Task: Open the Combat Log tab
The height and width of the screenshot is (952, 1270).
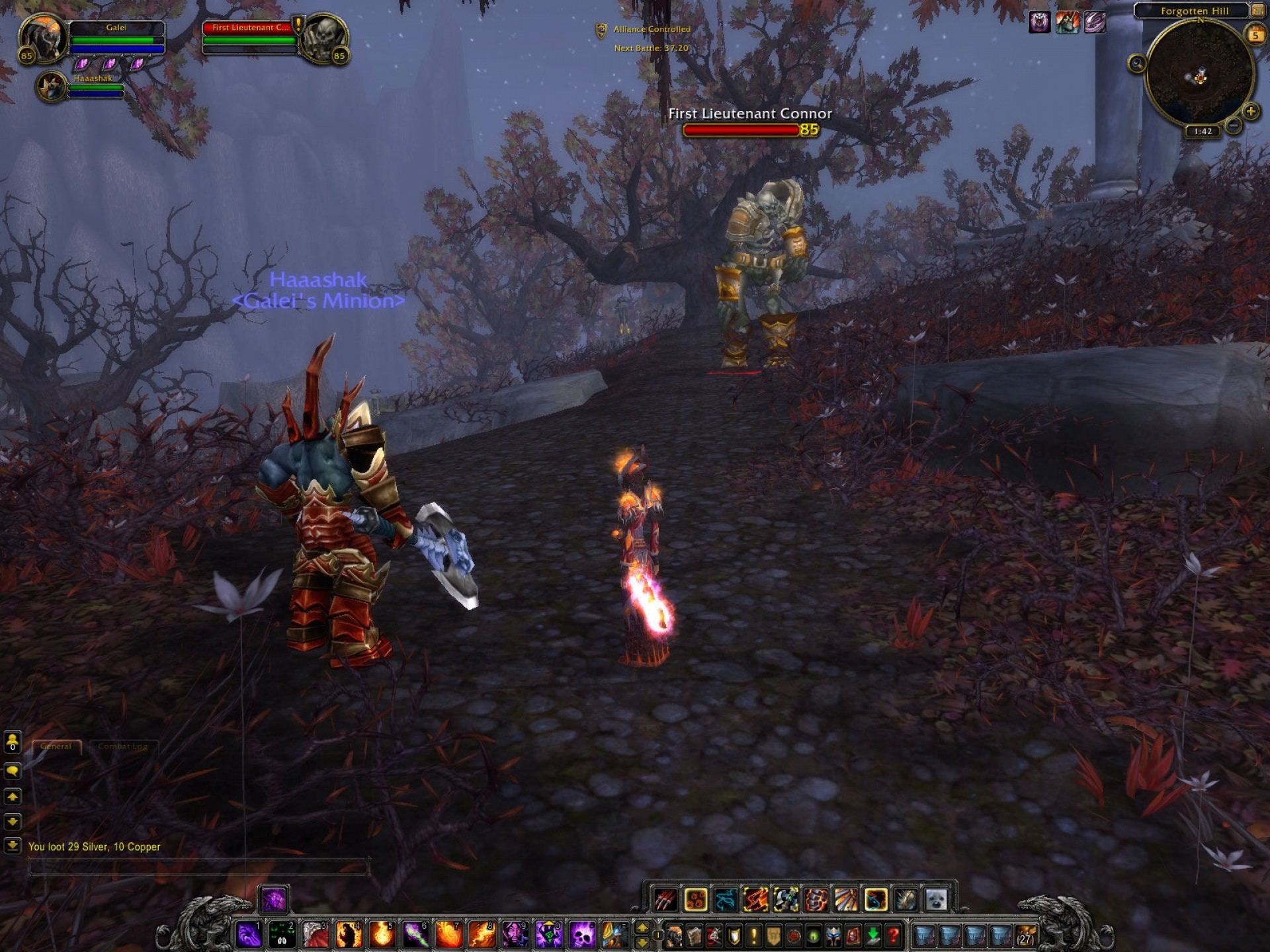Action: [123, 746]
